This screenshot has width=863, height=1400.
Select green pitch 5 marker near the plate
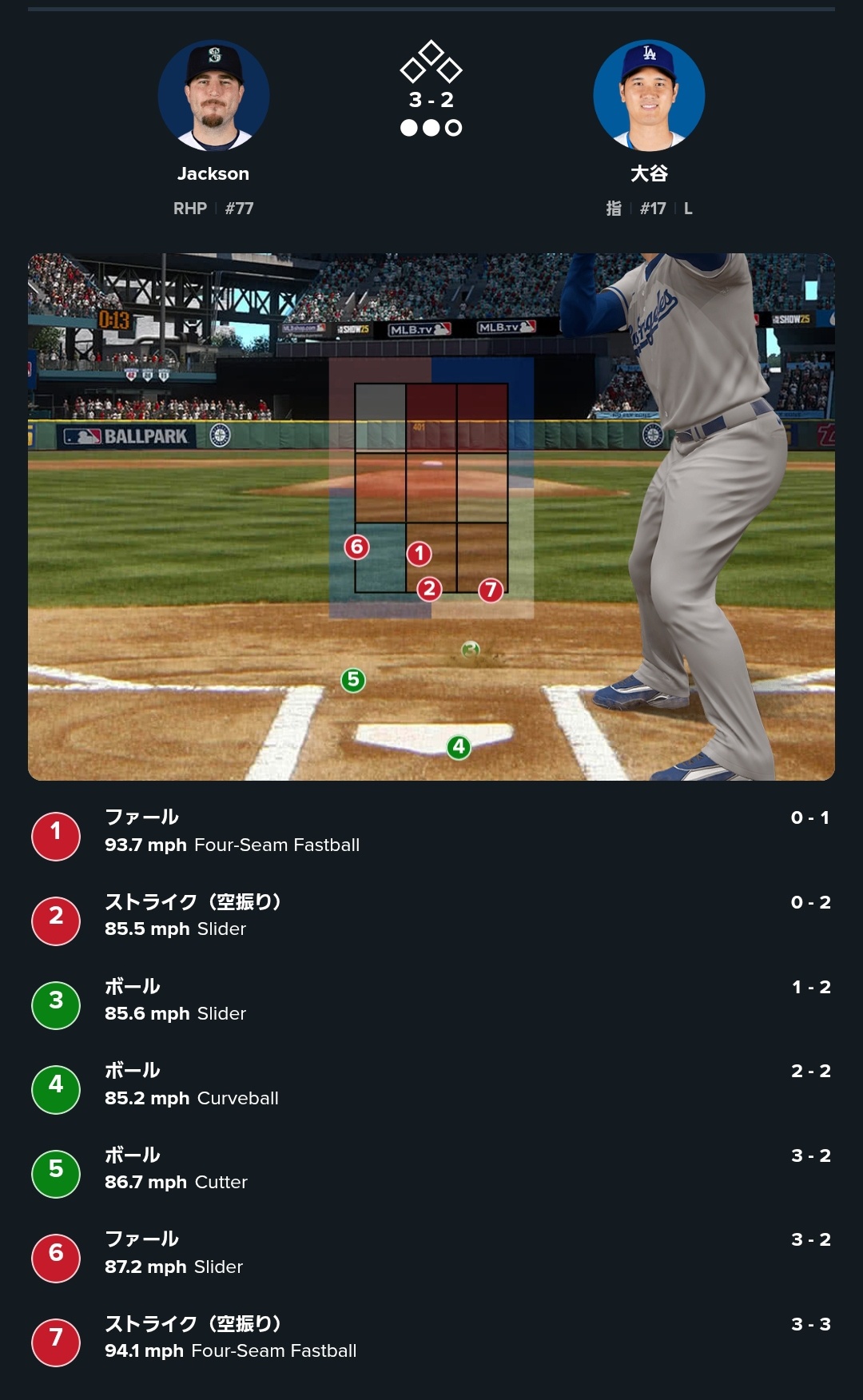click(x=353, y=680)
